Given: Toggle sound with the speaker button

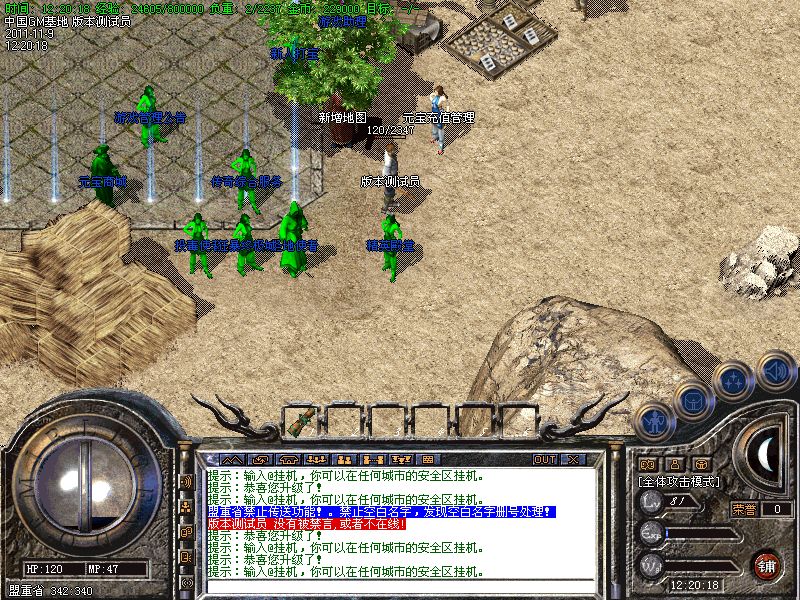Looking at the screenshot, I should click(x=774, y=372).
